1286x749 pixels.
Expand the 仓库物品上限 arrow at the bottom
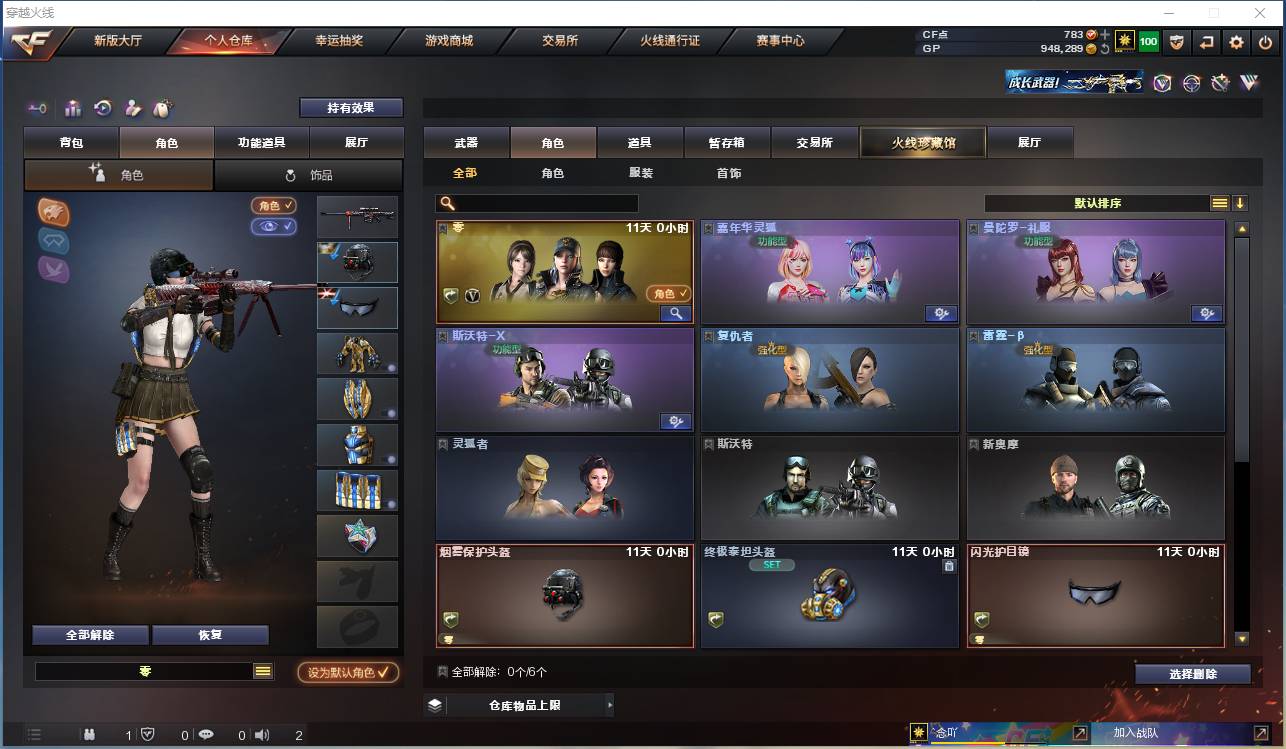click(609, 704)
